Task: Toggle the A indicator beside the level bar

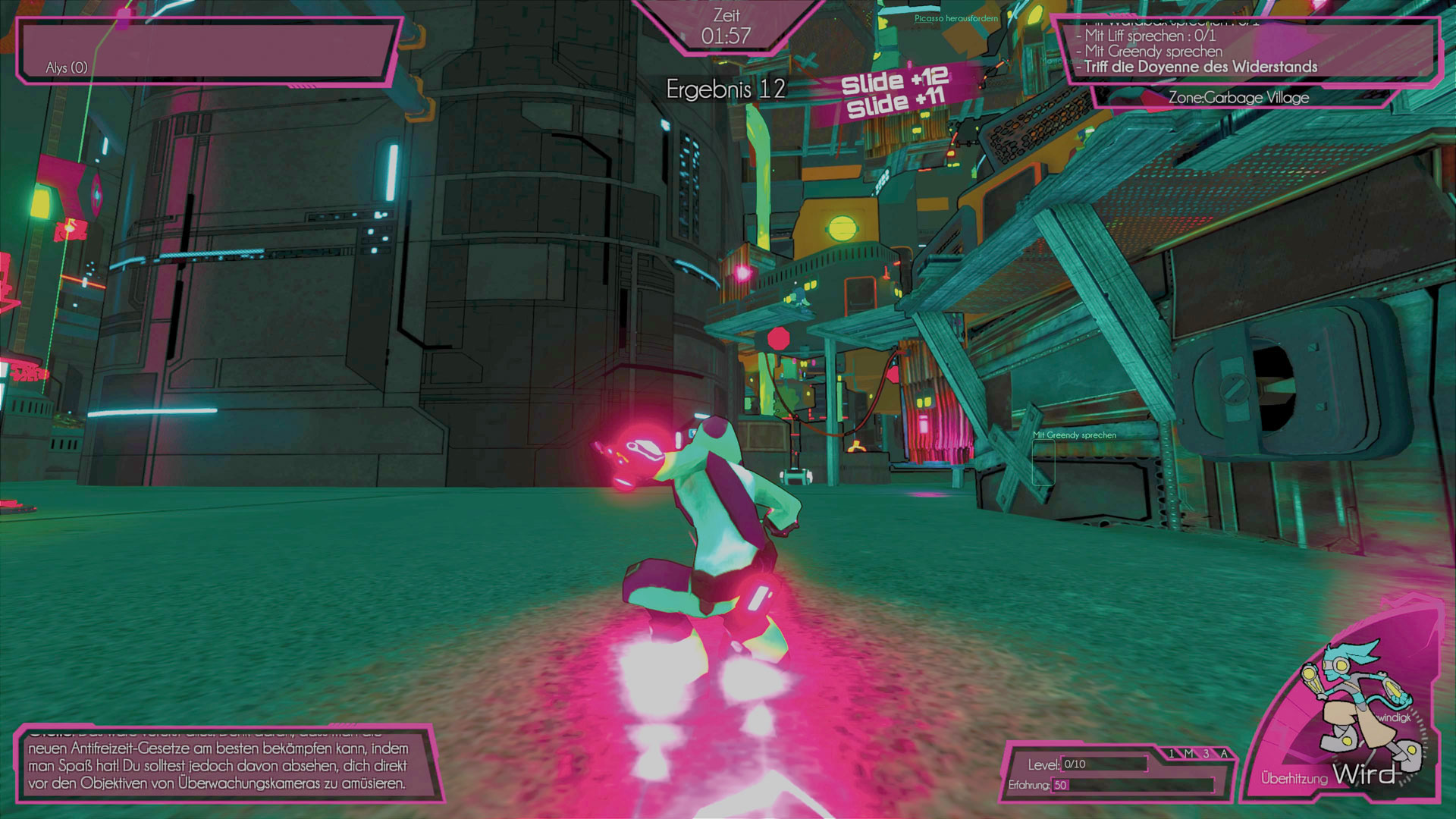Action: click(x=1223, y=753)
